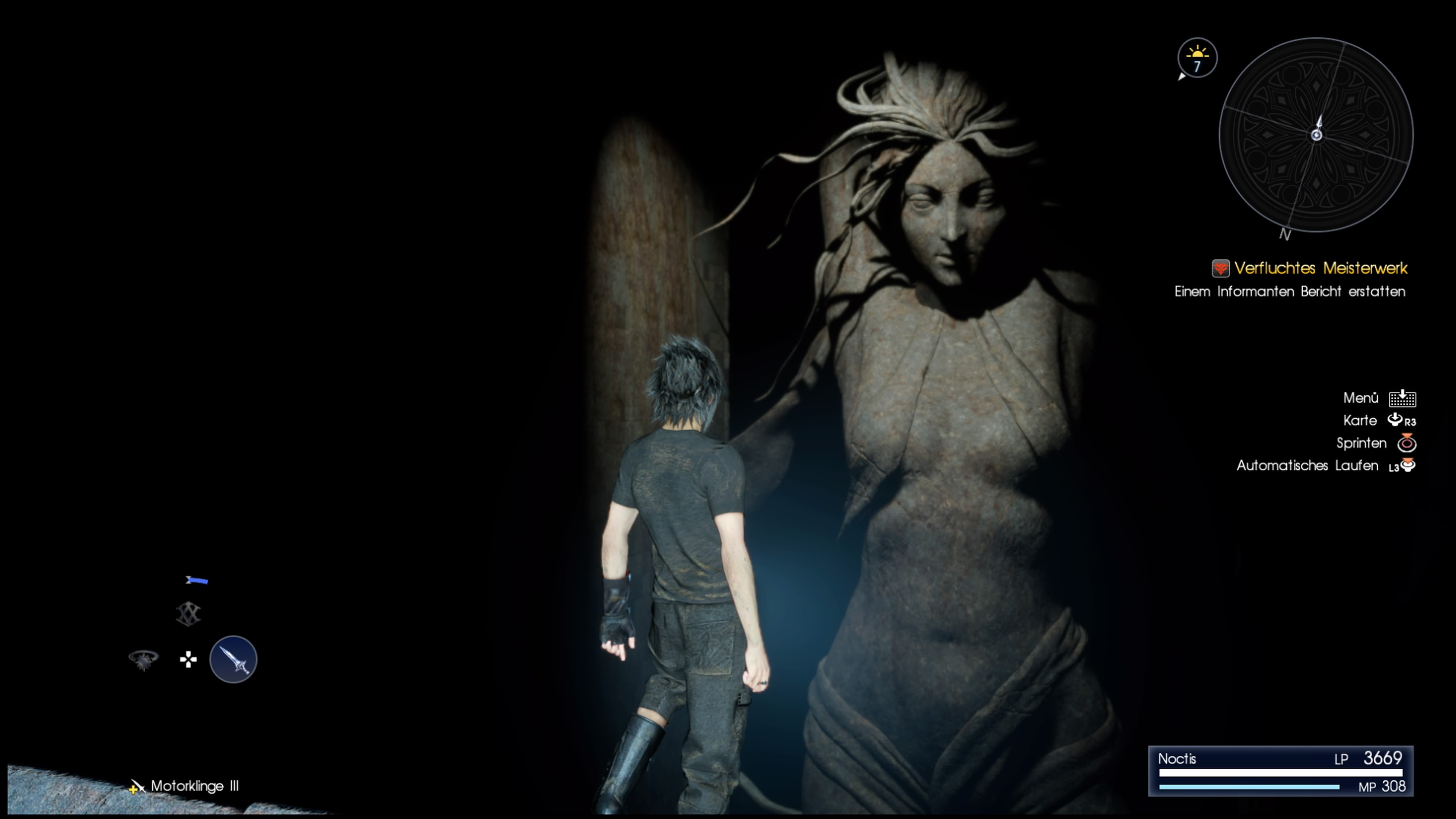
Task: Expand the Verfluchtes Meisterwerk quest entry
Action: pos(1327,268)
